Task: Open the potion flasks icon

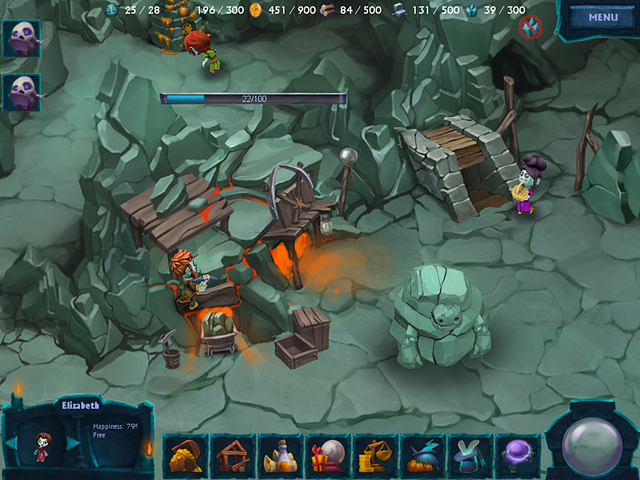Action: click(281, 456)
